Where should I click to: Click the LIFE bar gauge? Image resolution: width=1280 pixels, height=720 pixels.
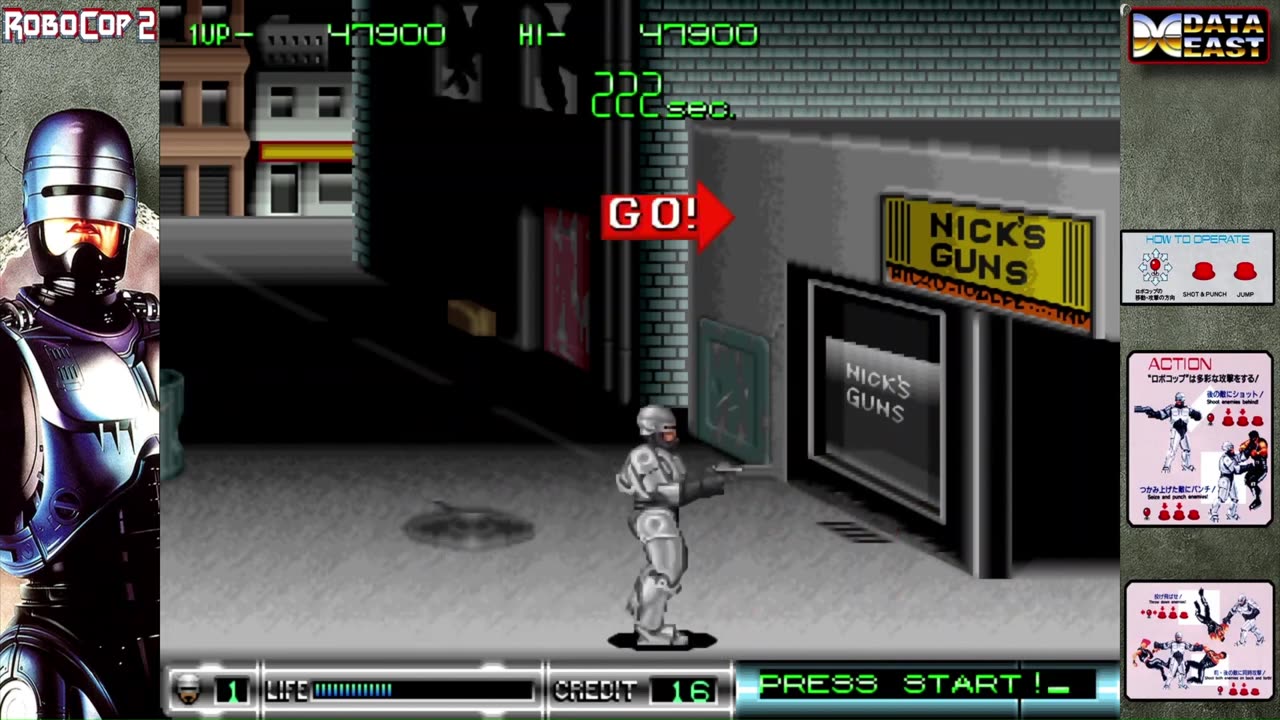click(x=395, y=688)
